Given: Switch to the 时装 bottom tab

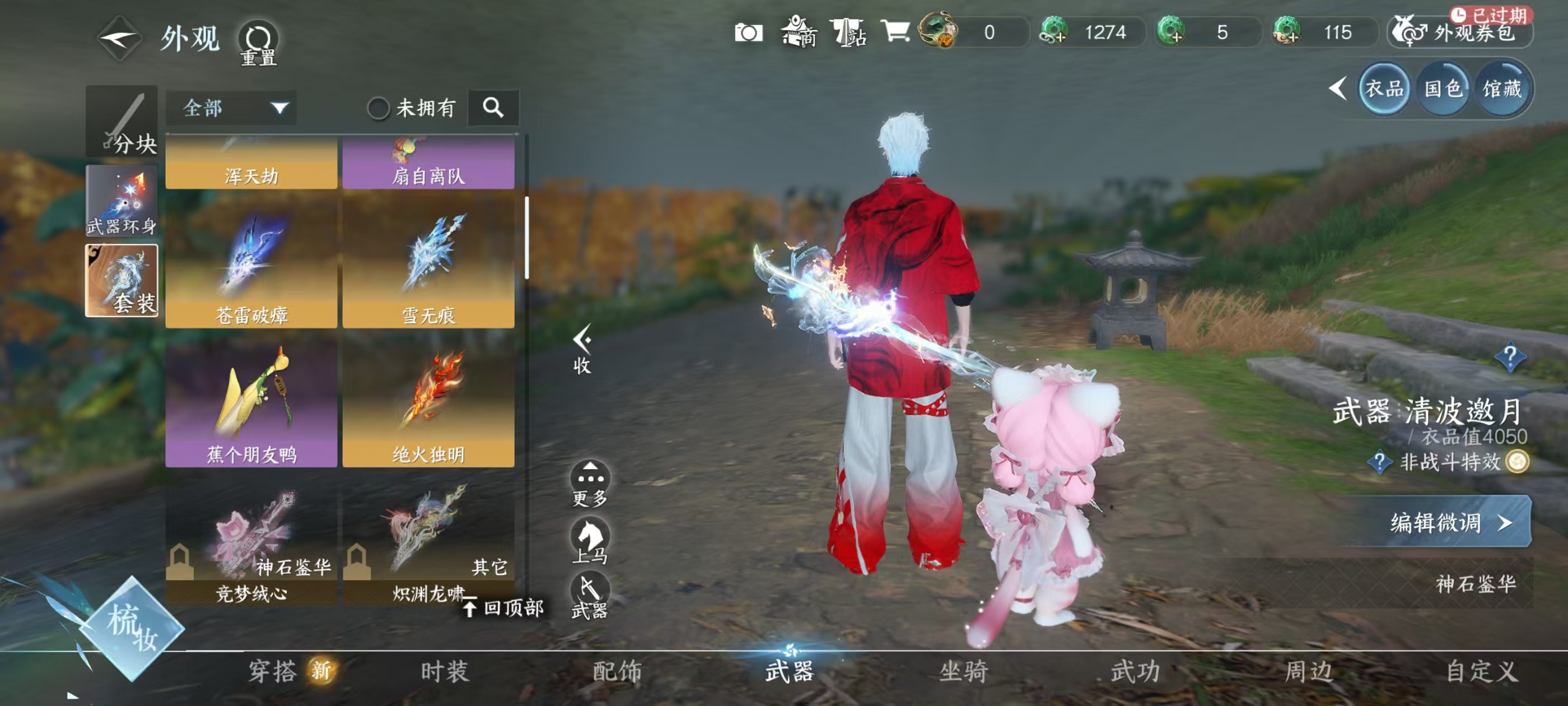Looking at the screenshot, I should pos(445,671).
